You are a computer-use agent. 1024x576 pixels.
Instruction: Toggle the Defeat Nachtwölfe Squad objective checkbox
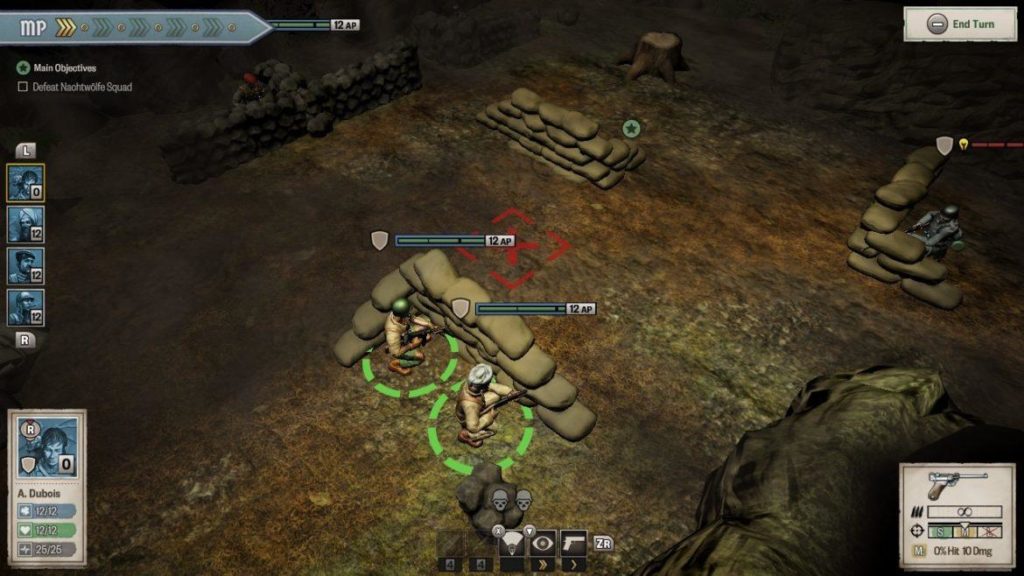click(x=23, y=87)
